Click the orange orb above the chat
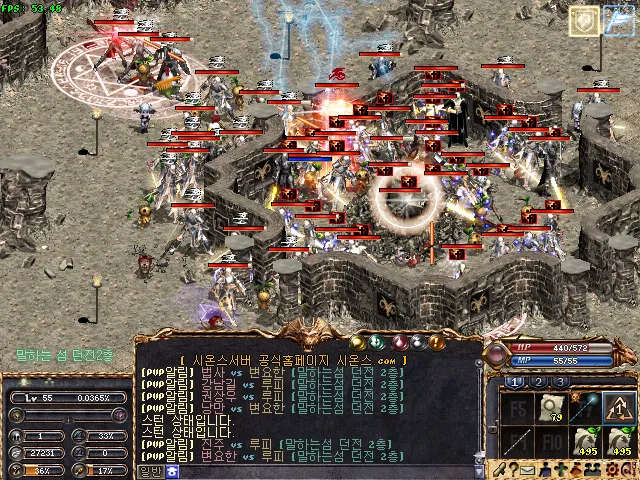640x480 pixels. click(x=435, y=342)
